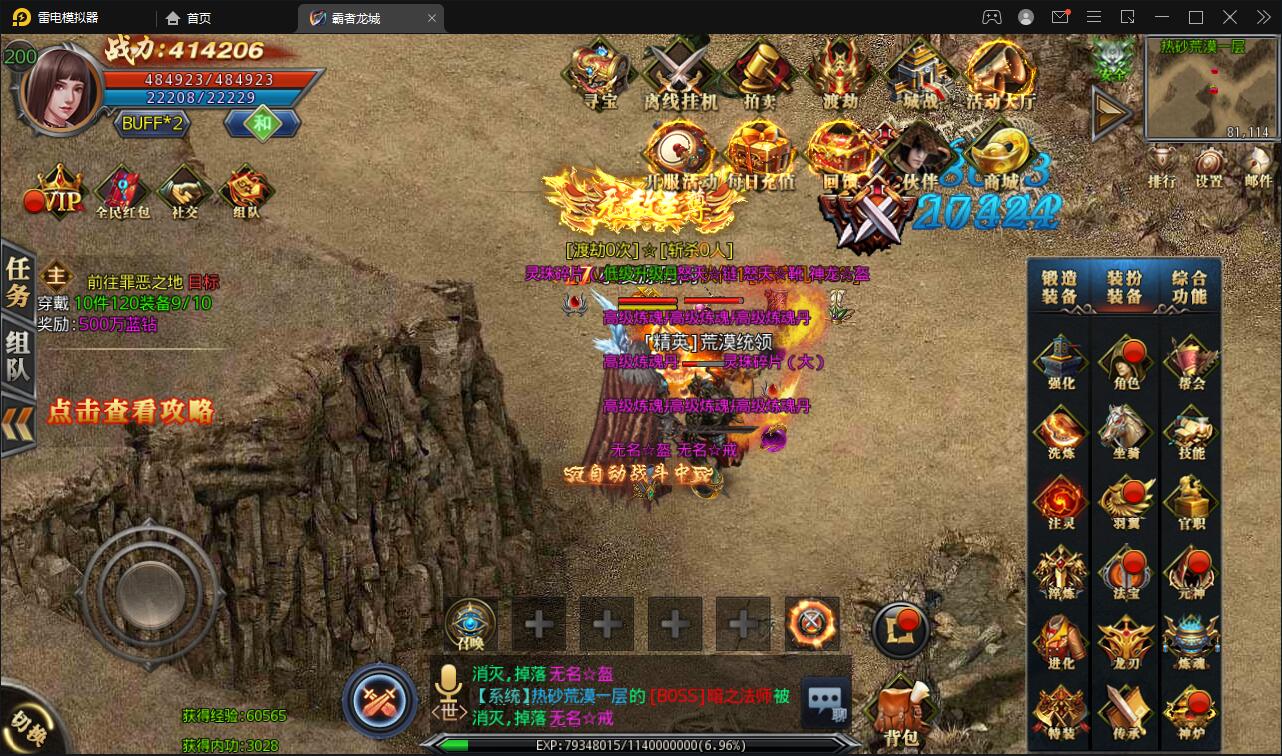1282x756 pixels.
Task: Open the 坐骑 mount menu
Action: [x=1125, y=432]
